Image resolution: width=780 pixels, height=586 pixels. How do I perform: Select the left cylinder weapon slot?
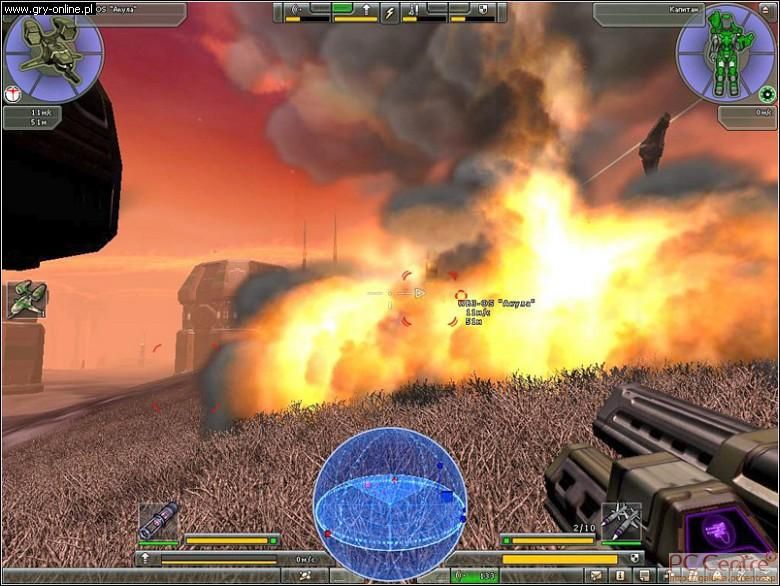(x=158, y=521)
